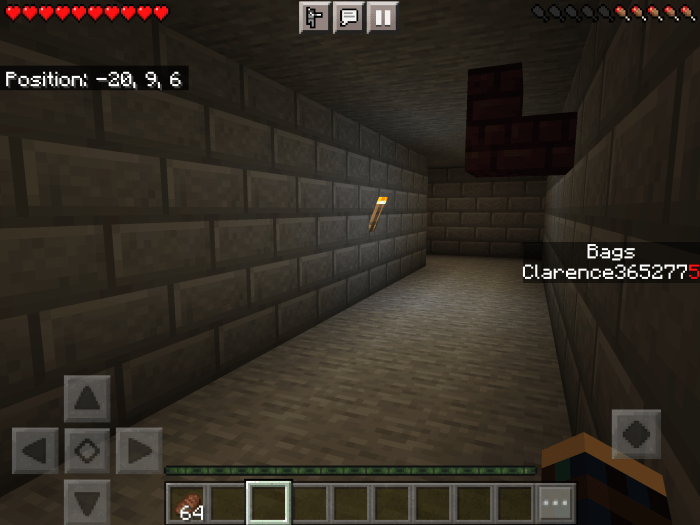Tap the move backward arrow
The height and width of the screenshot is (525, 700).
(x=87, y=500)
